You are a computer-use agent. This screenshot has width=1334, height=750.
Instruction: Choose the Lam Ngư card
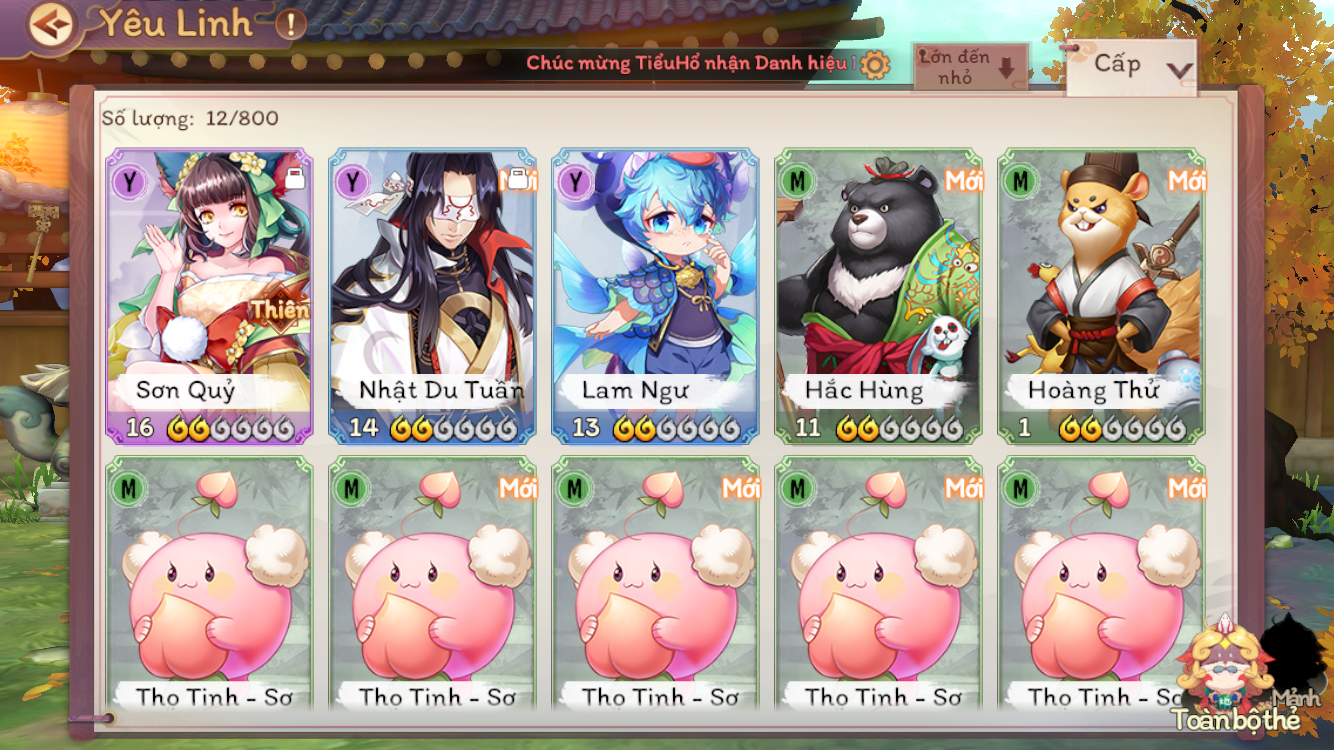(655, 296)
